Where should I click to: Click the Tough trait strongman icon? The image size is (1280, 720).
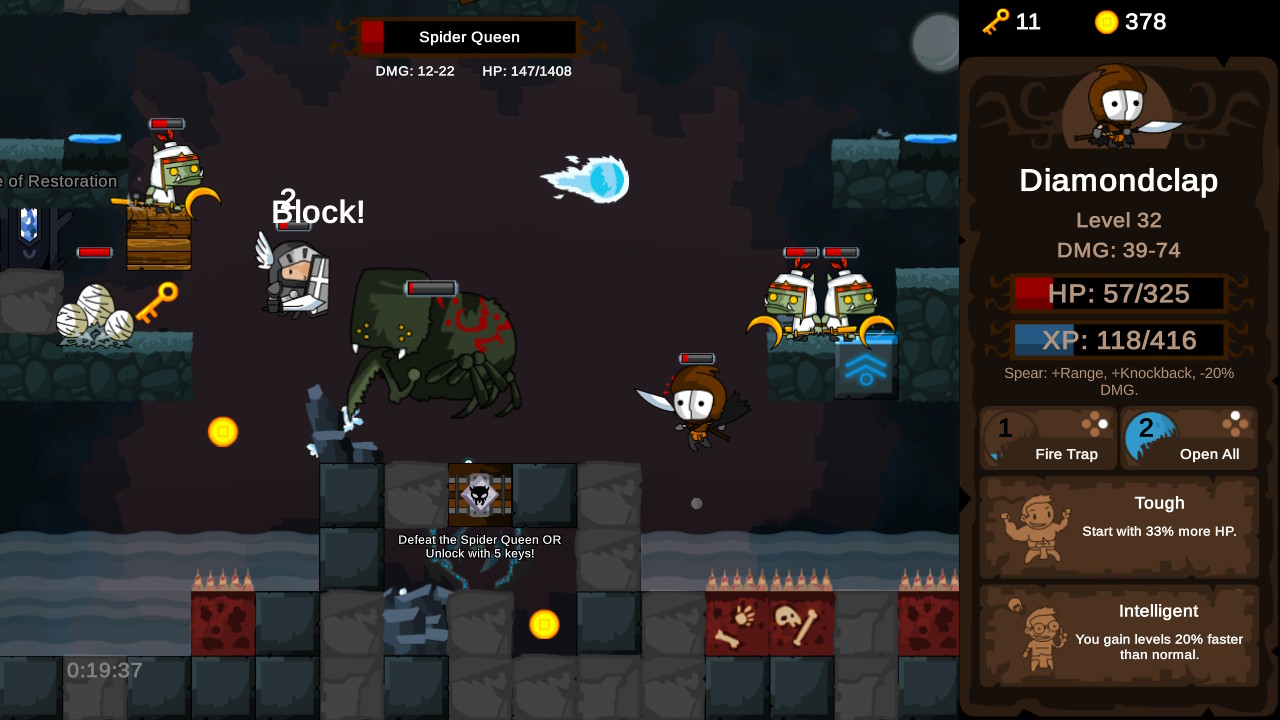[x=1033, y=527]
